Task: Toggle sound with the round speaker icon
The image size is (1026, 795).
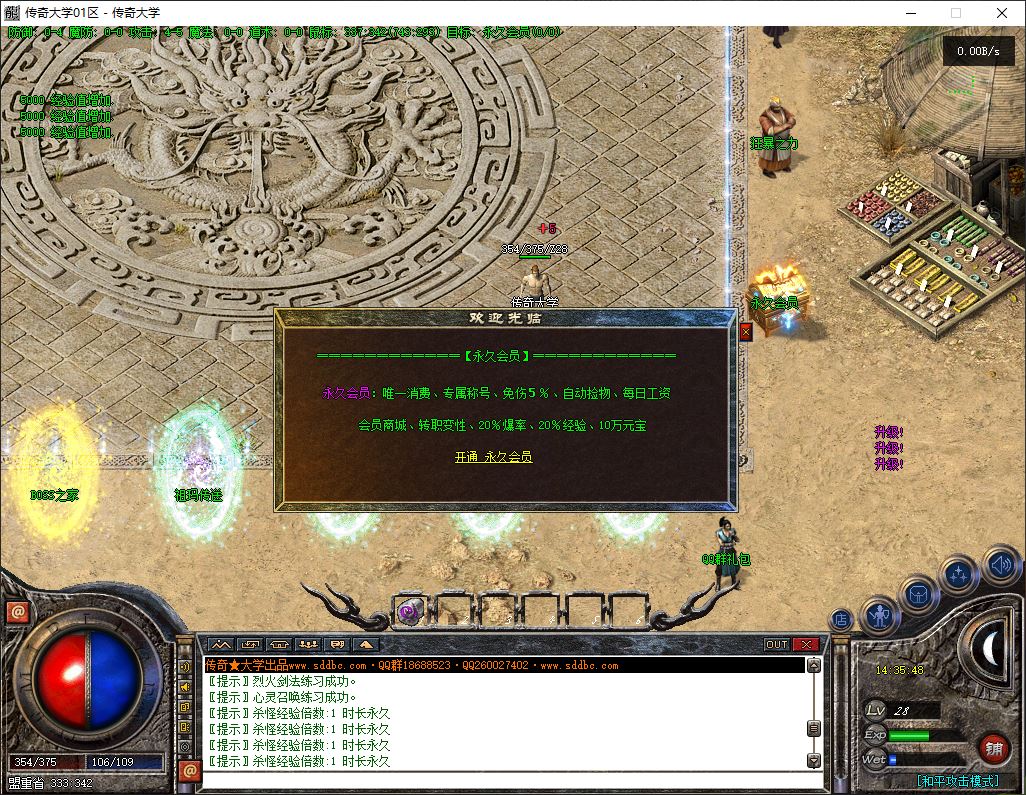Action: point(1000,565)
